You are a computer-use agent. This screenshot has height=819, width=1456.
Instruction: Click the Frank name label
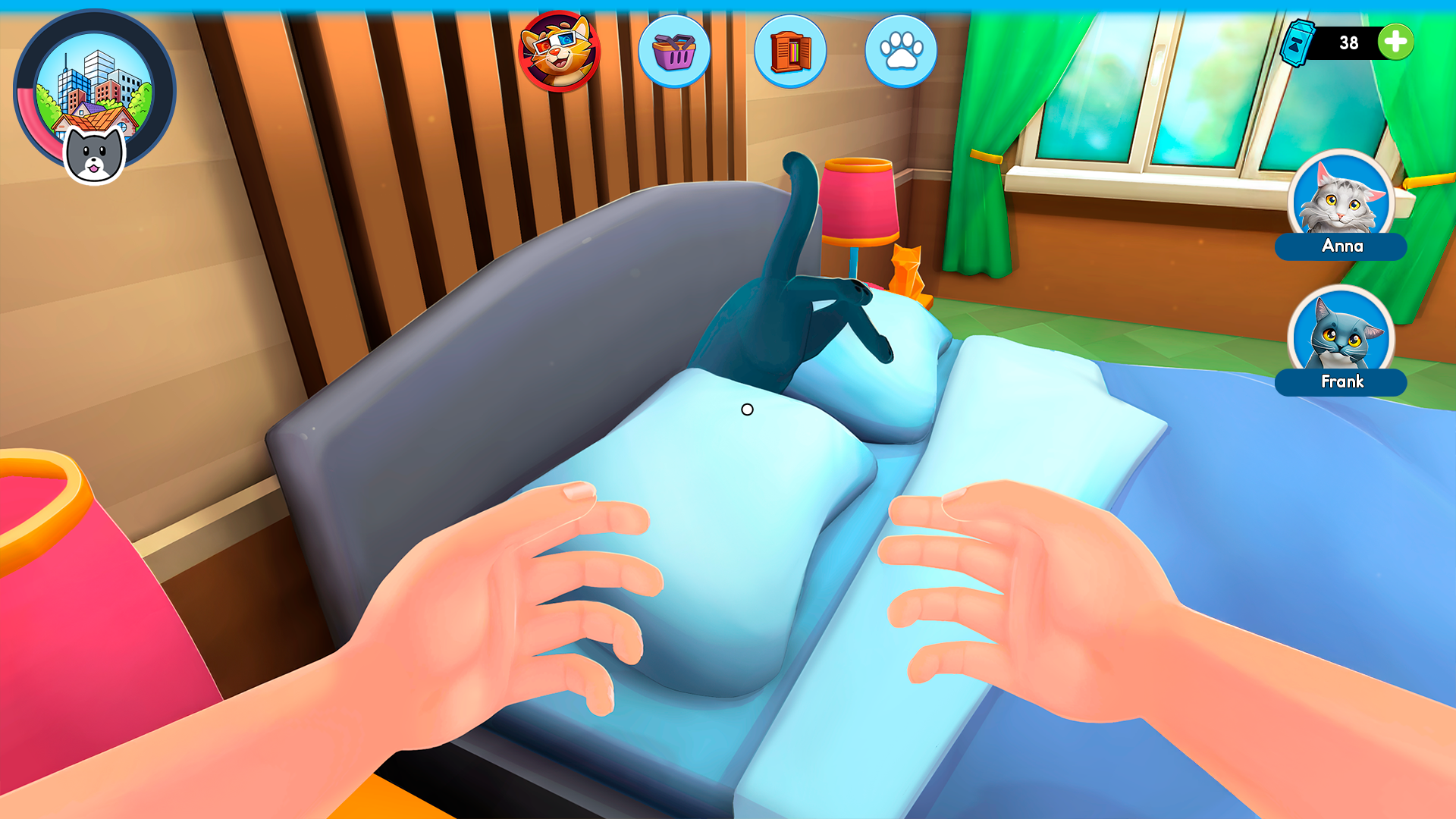pos(1341,382)
